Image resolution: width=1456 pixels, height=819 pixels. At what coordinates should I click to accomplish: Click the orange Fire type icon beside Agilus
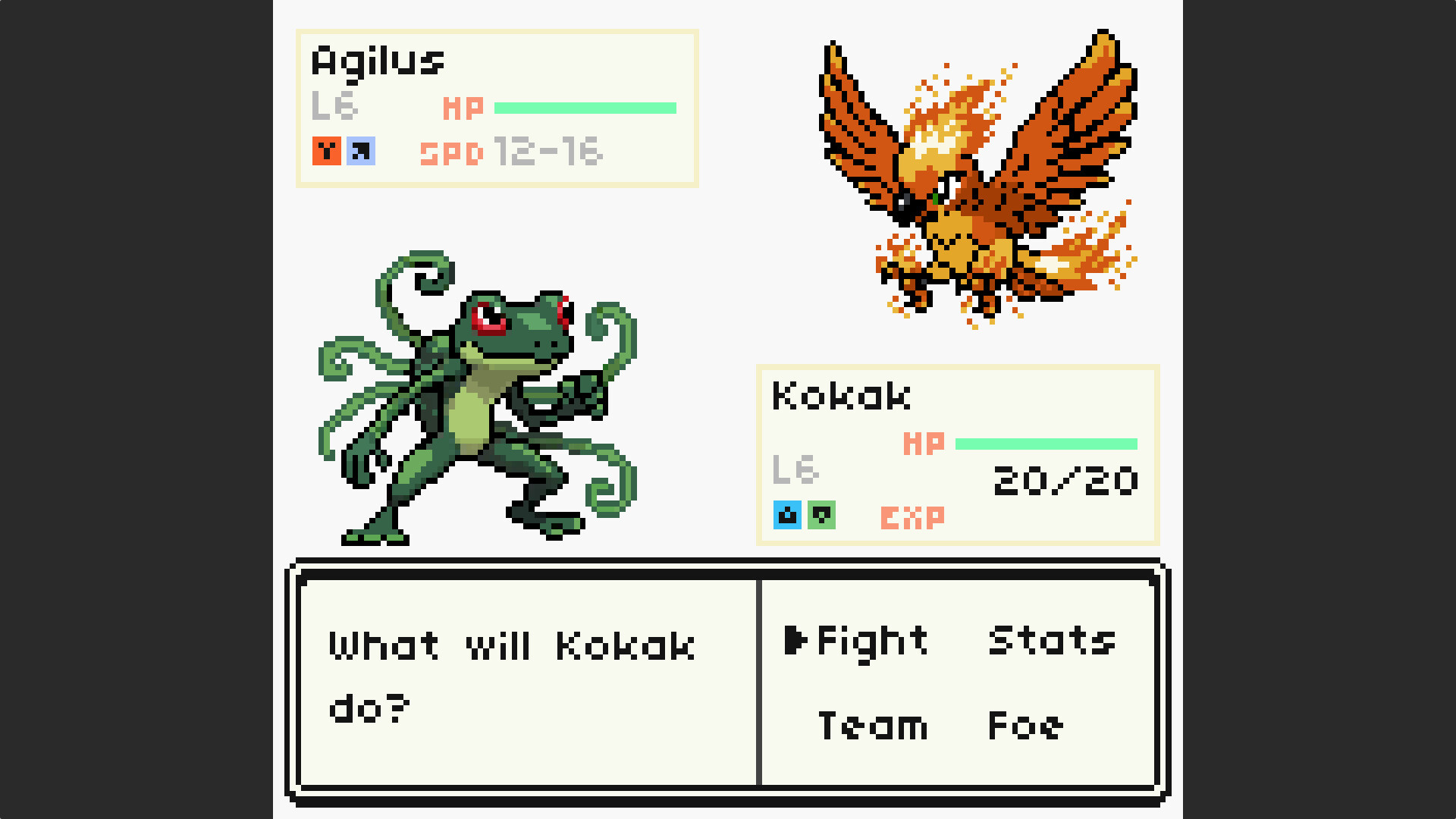click(326, 151)
